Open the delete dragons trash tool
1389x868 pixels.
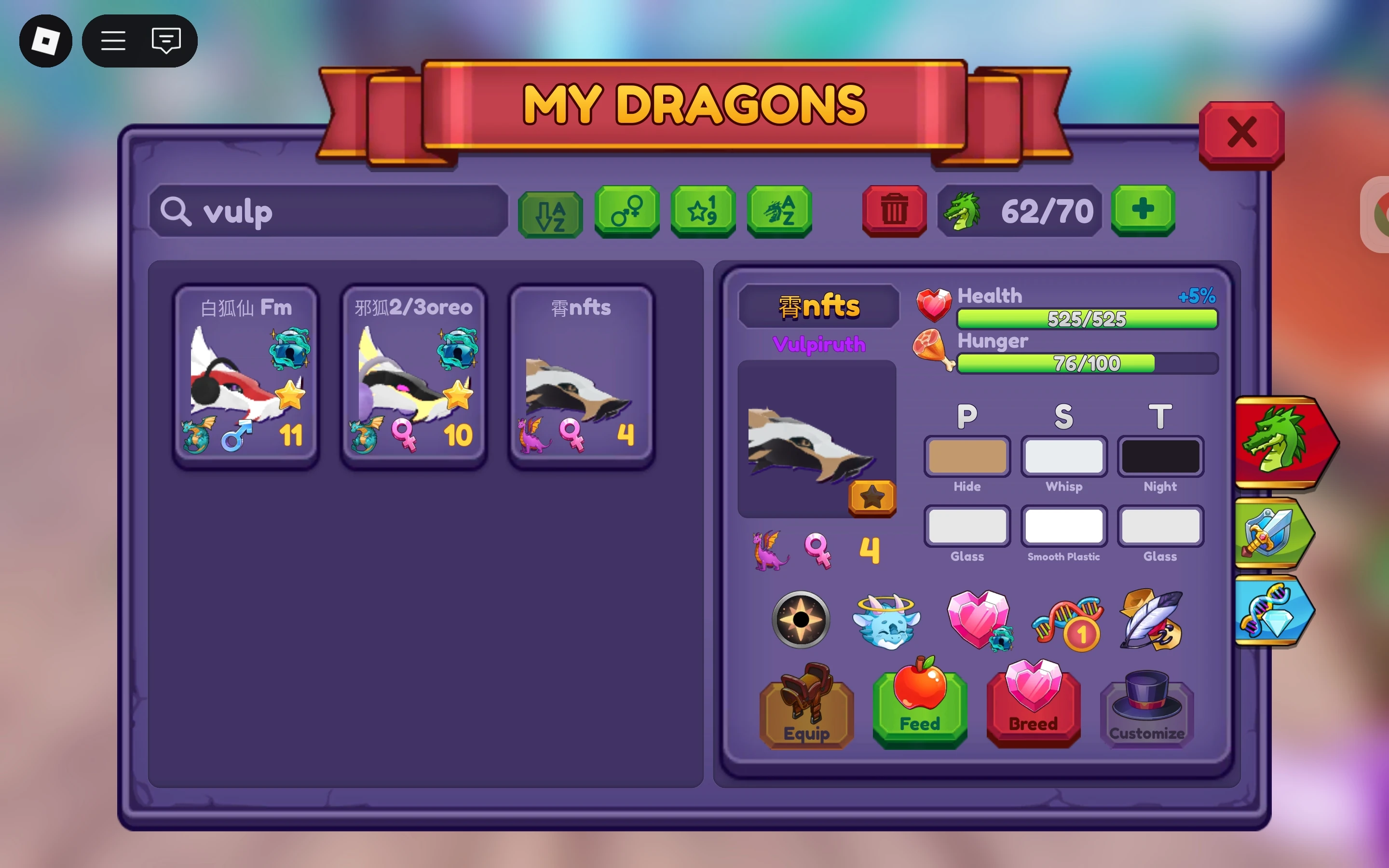[x=894, y=211]
